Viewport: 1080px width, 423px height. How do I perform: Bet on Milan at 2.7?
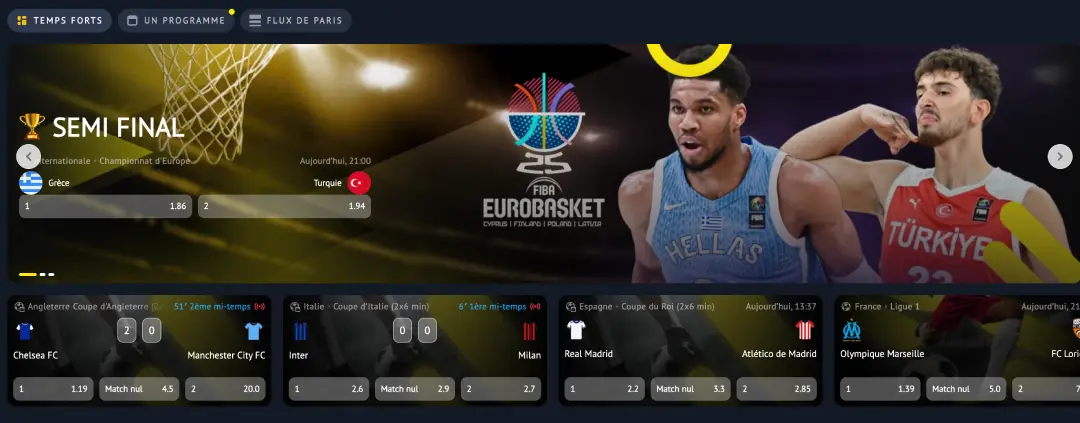501,389
